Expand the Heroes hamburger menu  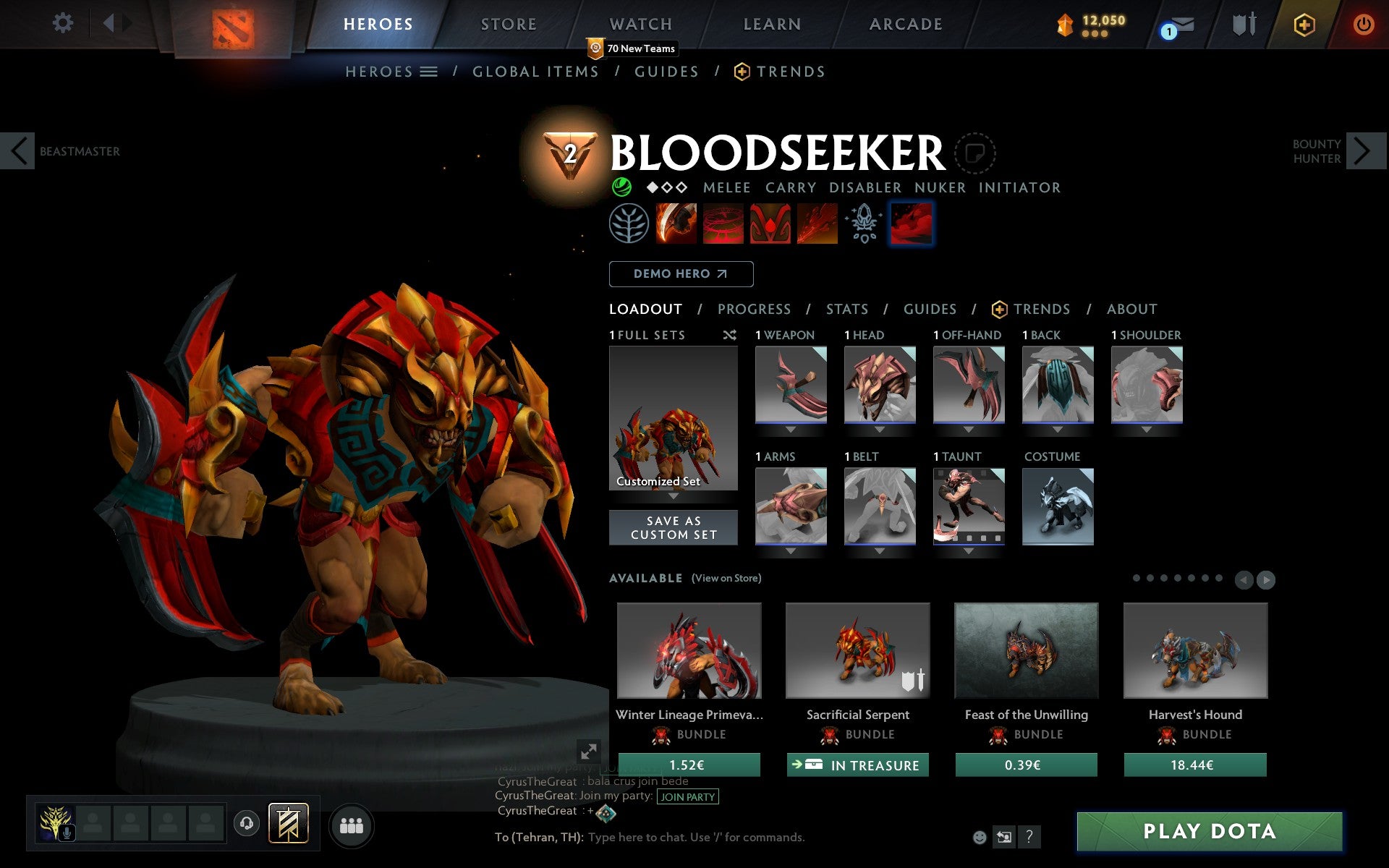click(429, 72)
